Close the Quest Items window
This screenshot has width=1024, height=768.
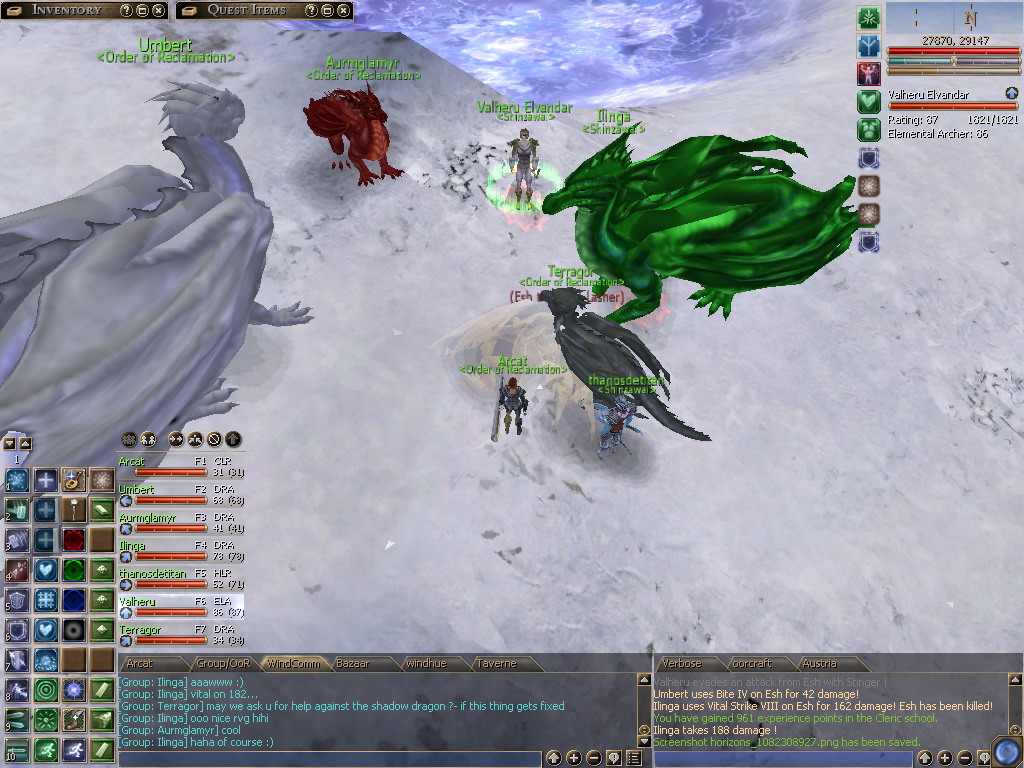[x=344, y=10]
